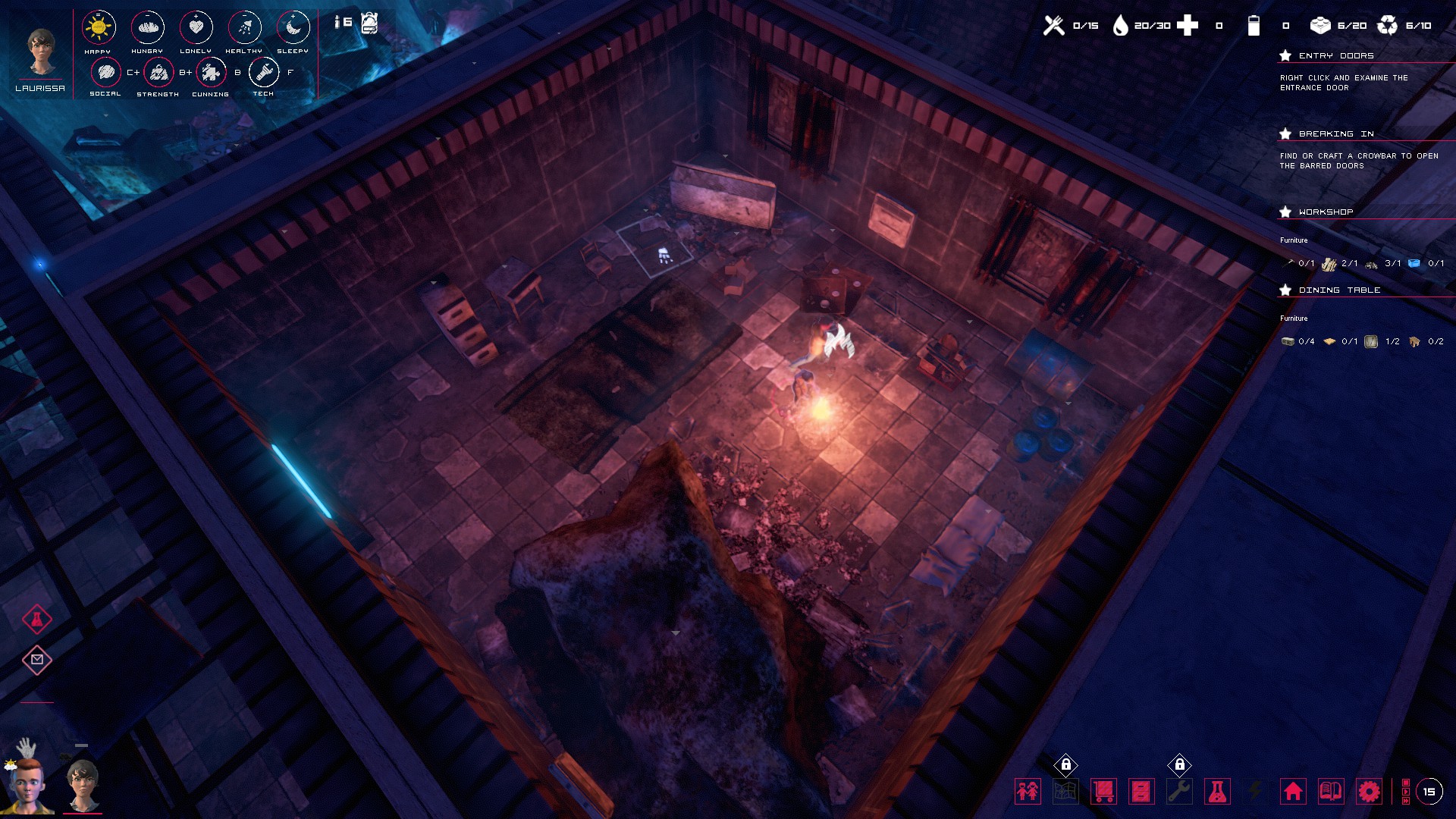Enable fast-forward game speed
Viewport: 1456px width, 819px height.
(1406, 800)
